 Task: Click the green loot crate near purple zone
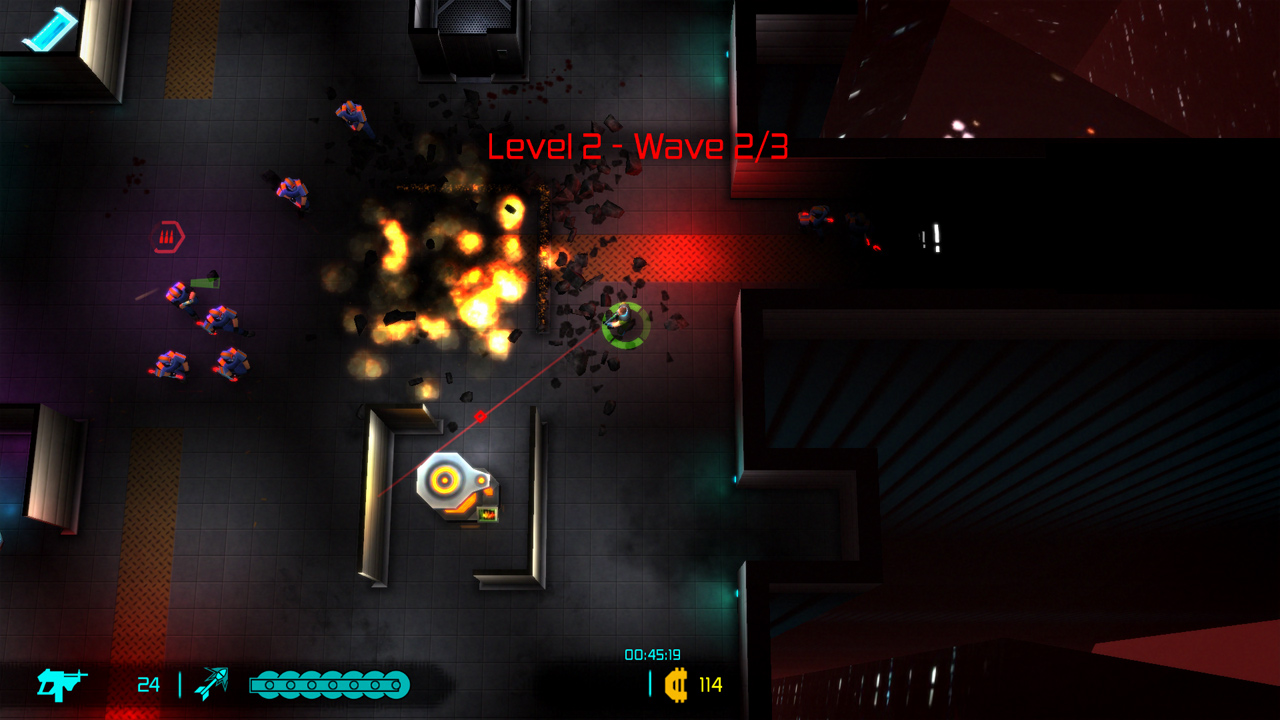pyautogui.click(x=203, y=282)
